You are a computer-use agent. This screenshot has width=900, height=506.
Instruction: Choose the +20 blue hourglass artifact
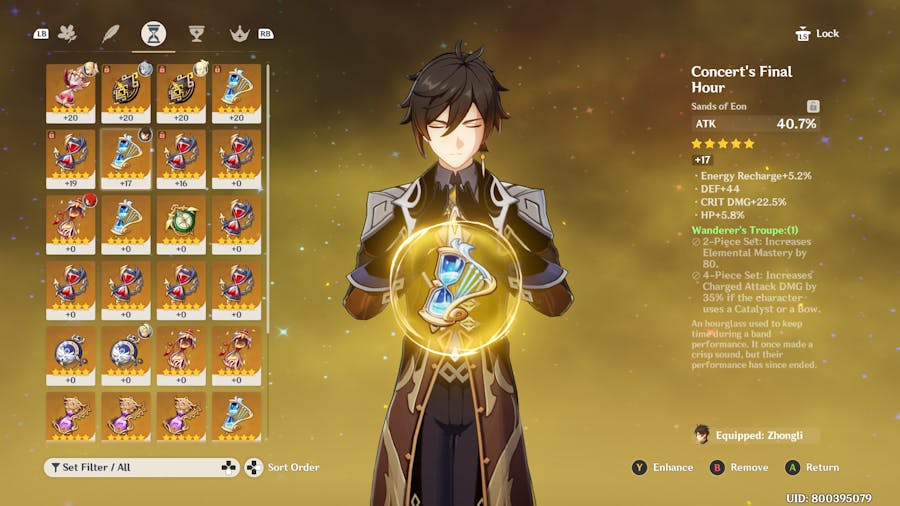236,93
